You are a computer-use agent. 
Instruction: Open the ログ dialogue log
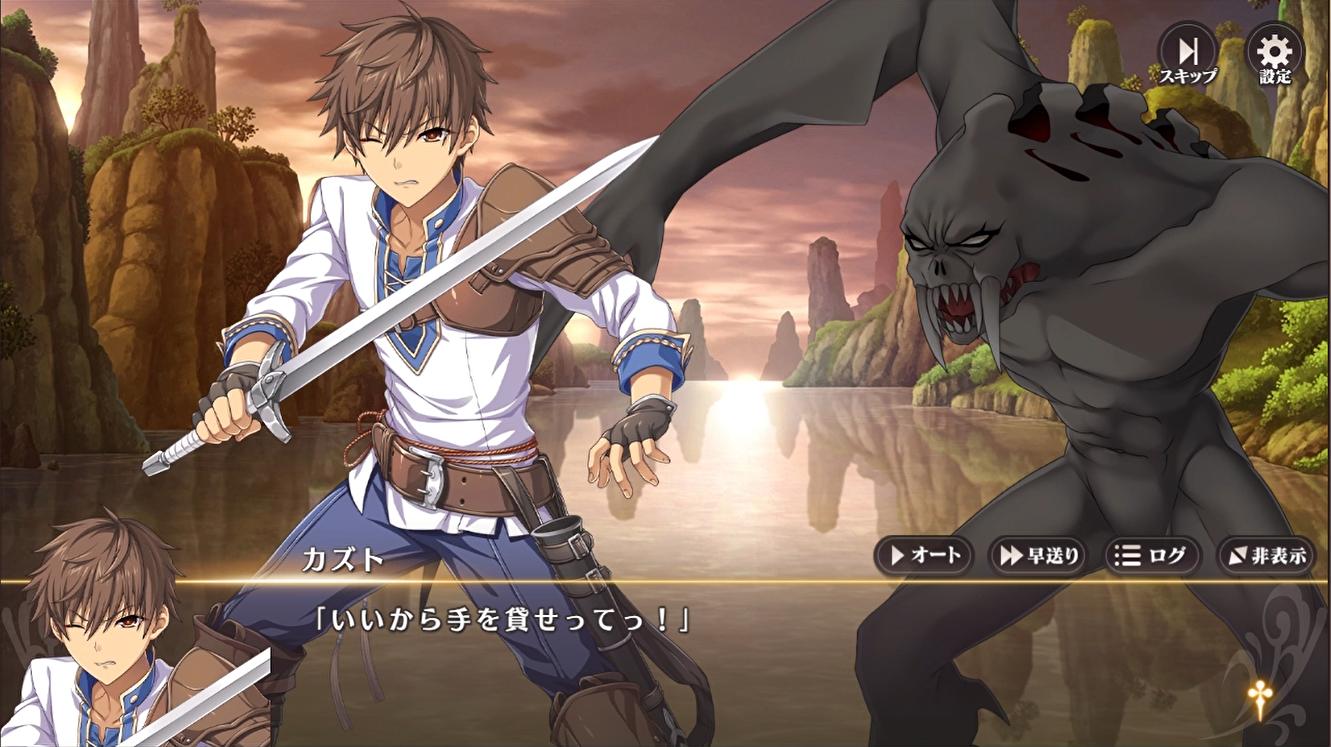click(x=1152, y=556)
